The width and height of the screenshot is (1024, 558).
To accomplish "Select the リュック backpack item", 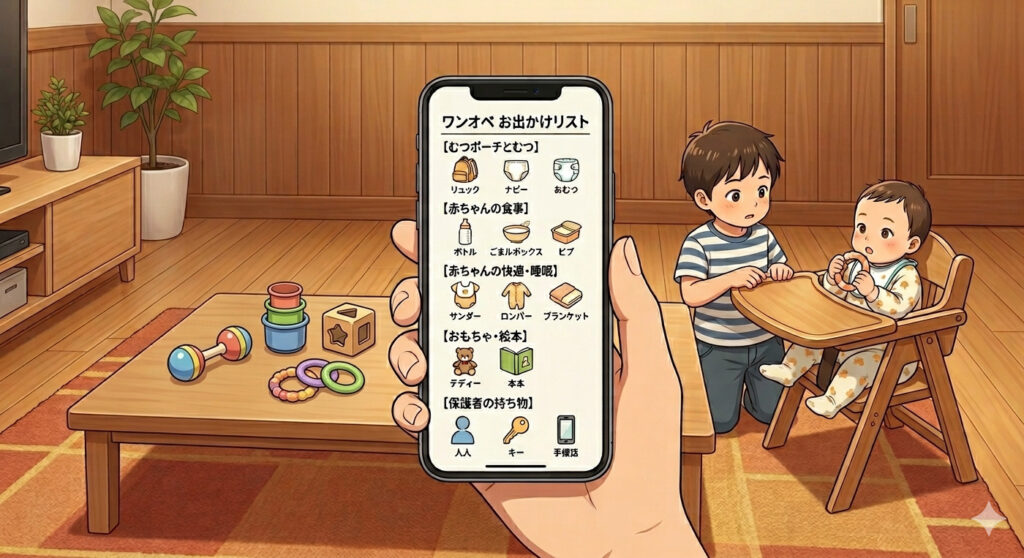I will (x=464, y=170).
